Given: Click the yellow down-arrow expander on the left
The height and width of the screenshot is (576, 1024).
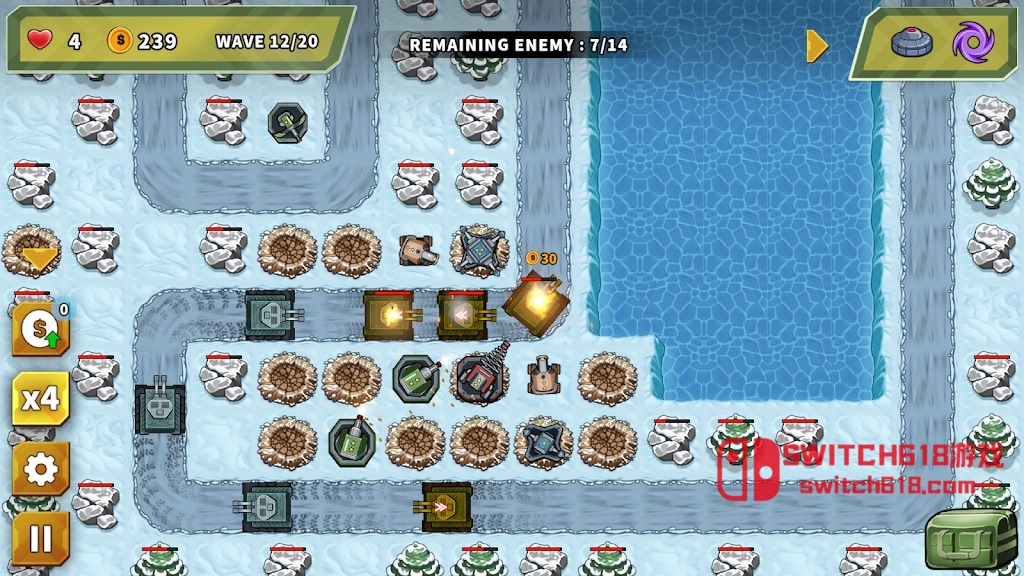Looking at the screenshot, I should pos(39,260).
